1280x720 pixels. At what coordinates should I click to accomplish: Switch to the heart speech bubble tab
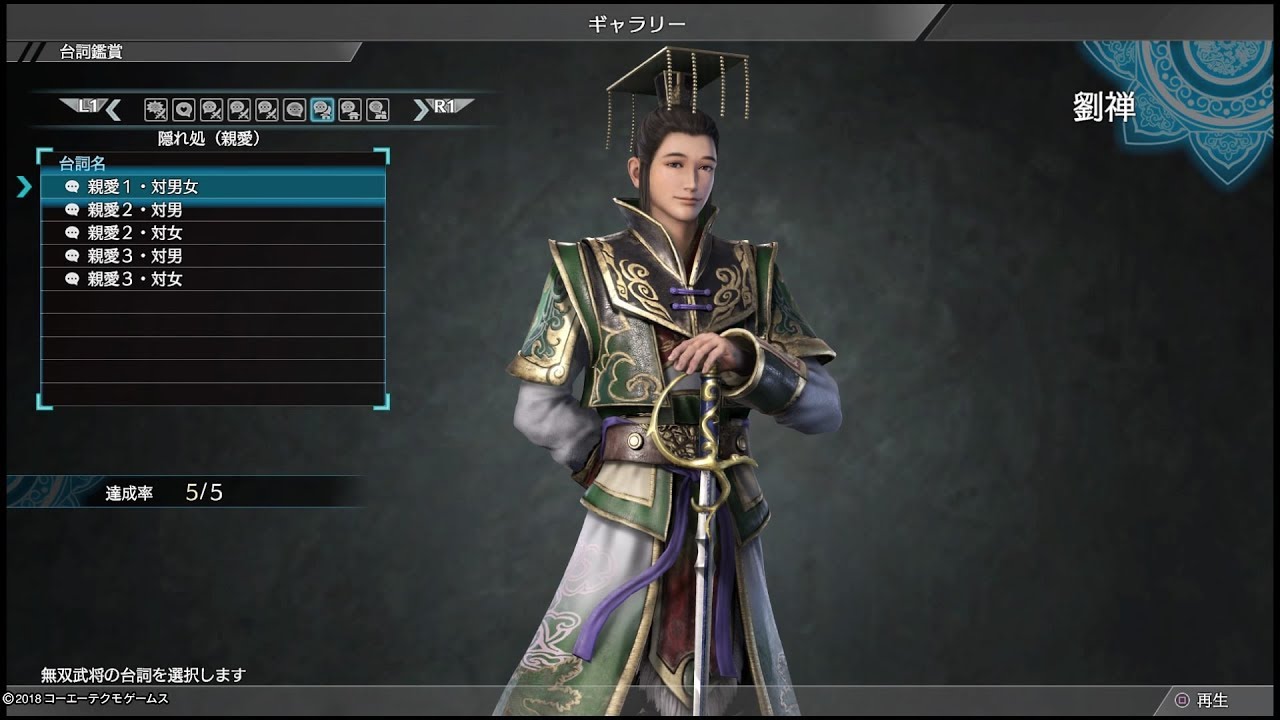coord(183,109)
